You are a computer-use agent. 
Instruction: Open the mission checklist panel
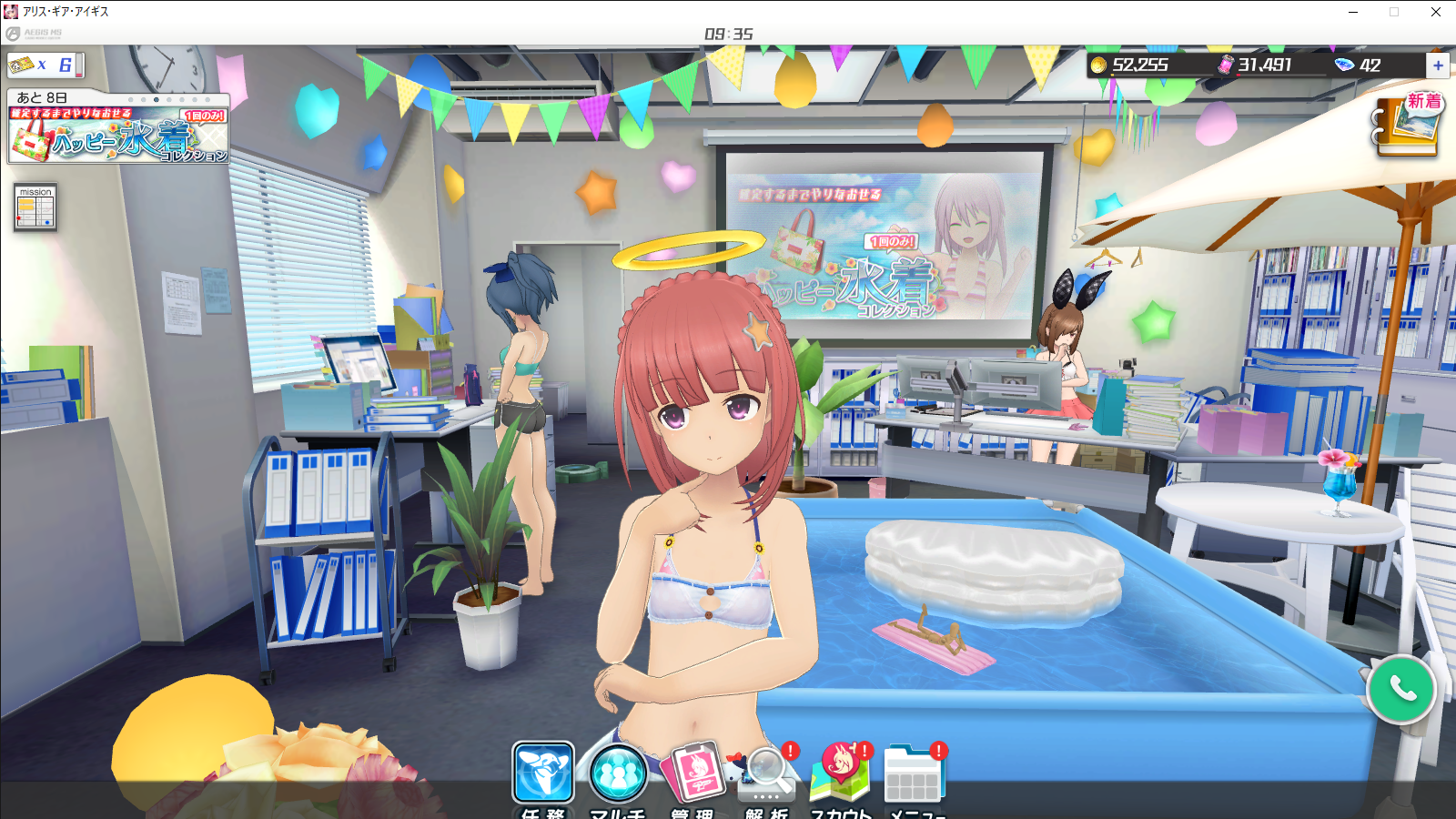pos(35,207)
